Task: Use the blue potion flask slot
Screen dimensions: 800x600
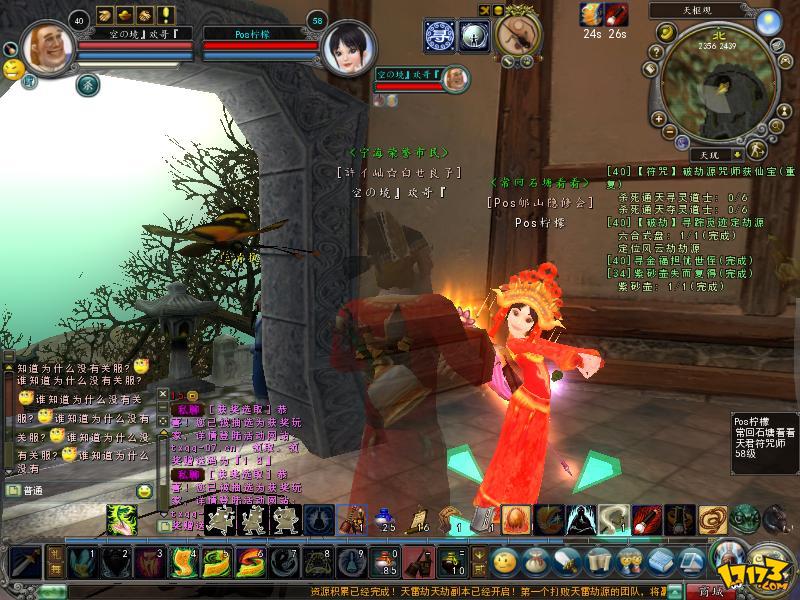Action: pos(384,519)
